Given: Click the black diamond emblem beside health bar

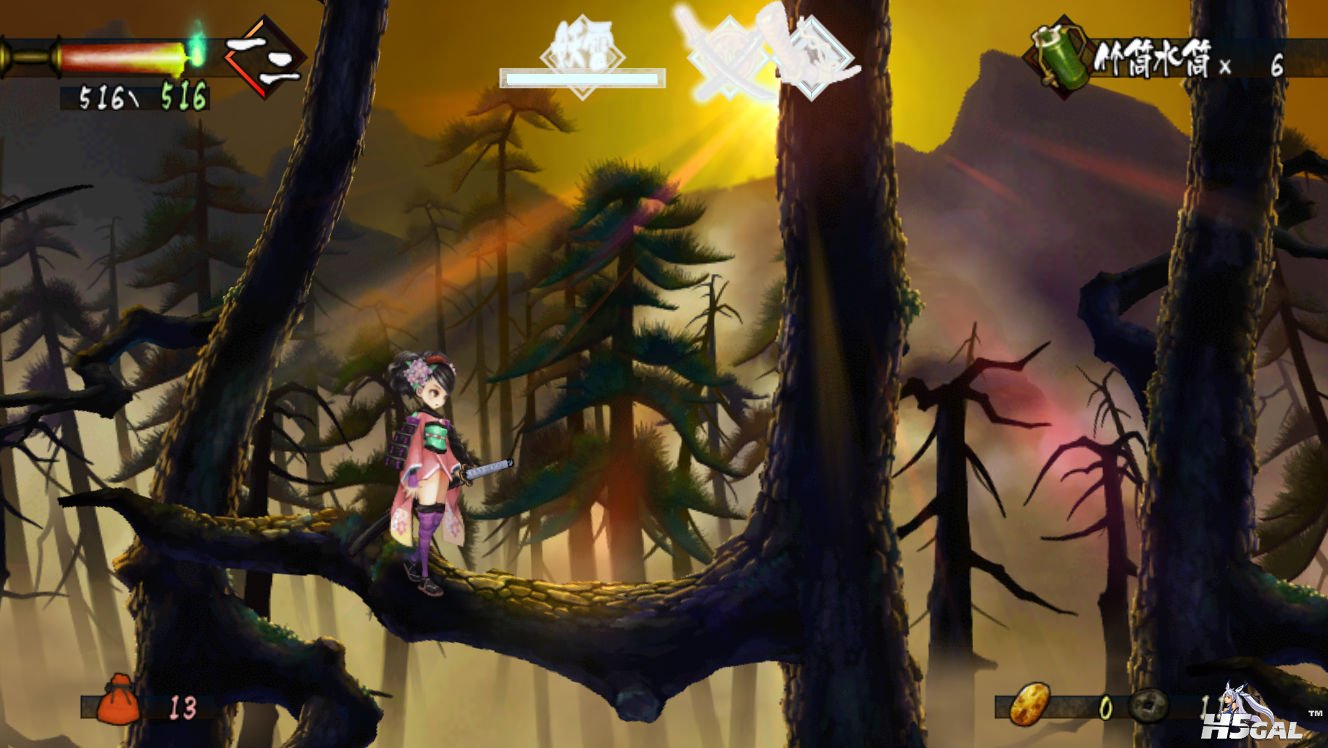Looking at the screenshot, I should 264,56.
